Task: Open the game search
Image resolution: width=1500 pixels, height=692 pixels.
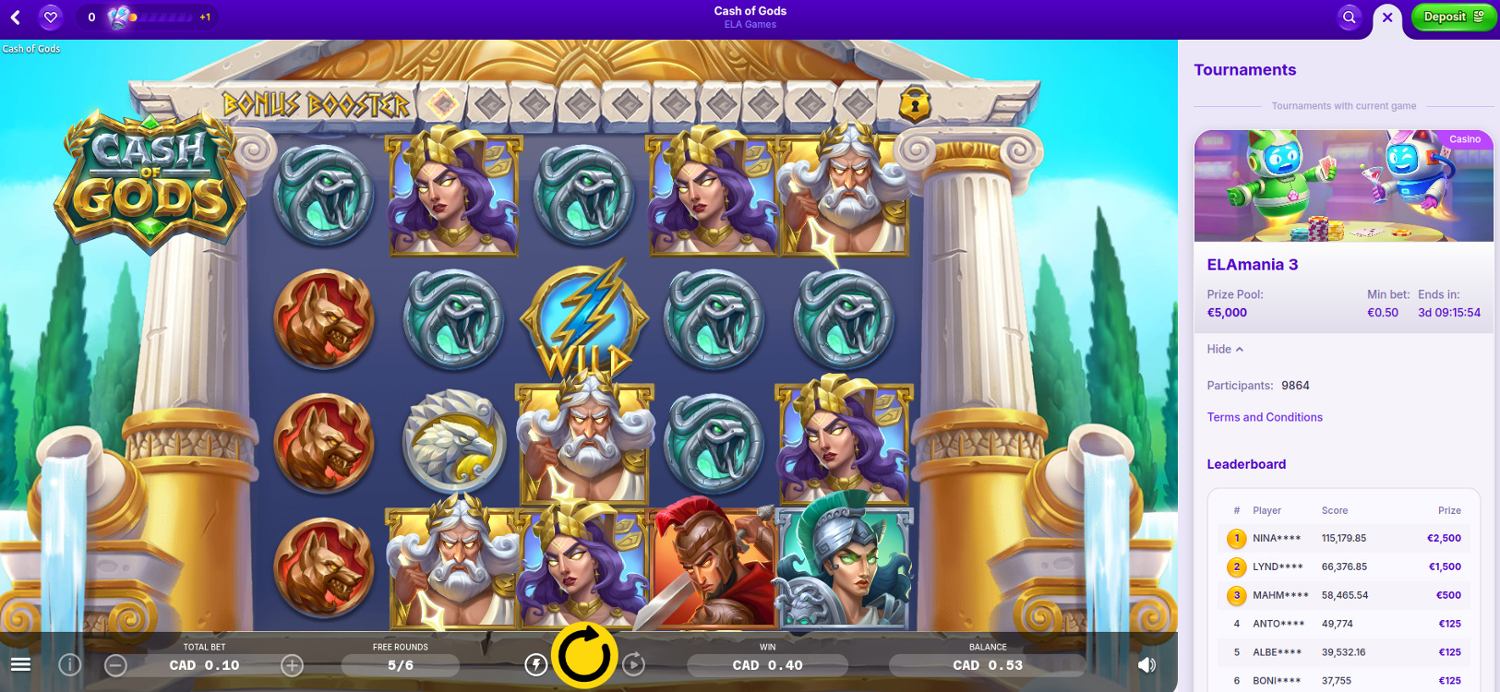Action: coord(1350,17)
